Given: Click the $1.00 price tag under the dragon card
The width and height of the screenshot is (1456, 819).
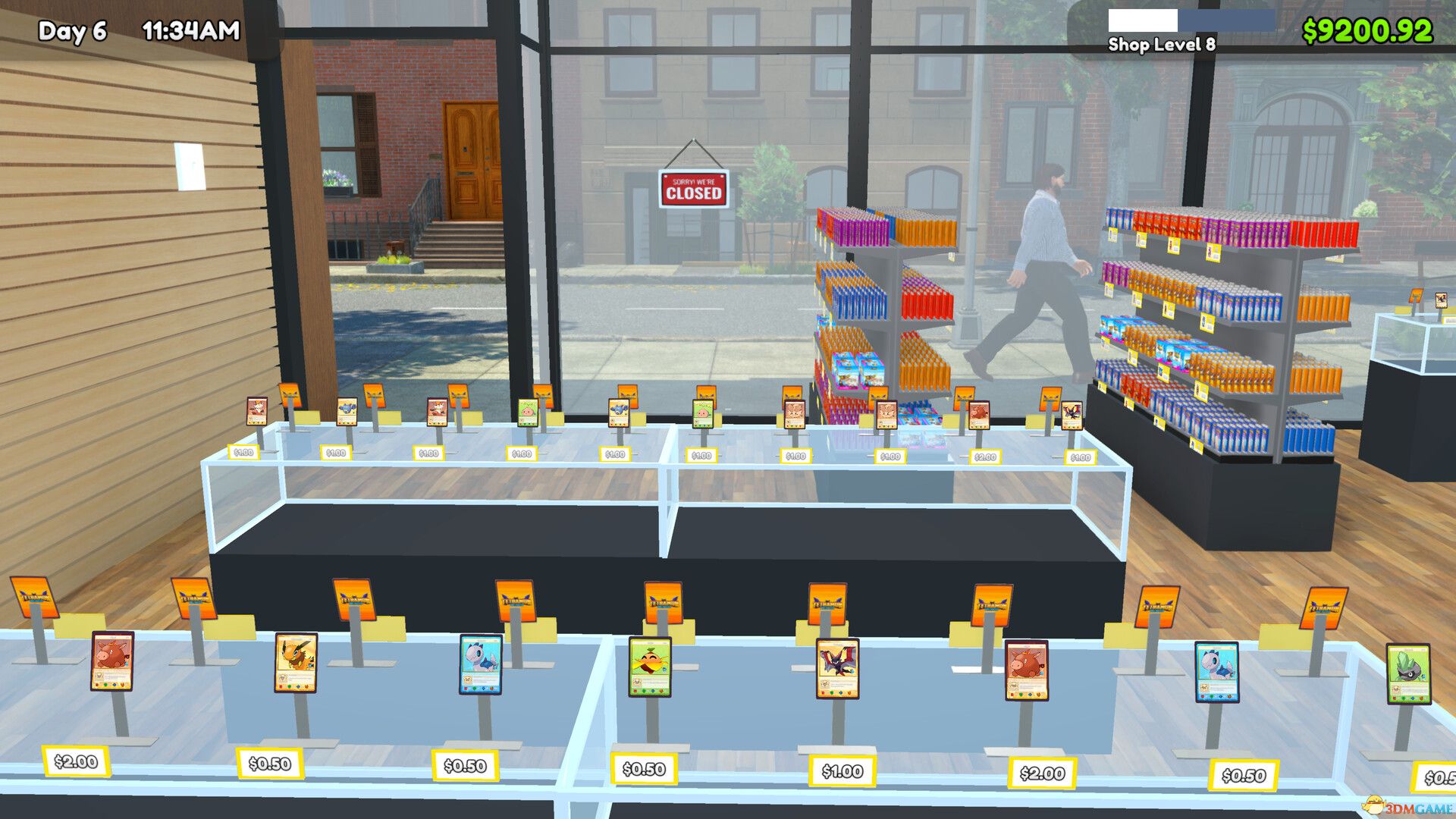Looking at the screenshot, I should click(x=840, y=771).
